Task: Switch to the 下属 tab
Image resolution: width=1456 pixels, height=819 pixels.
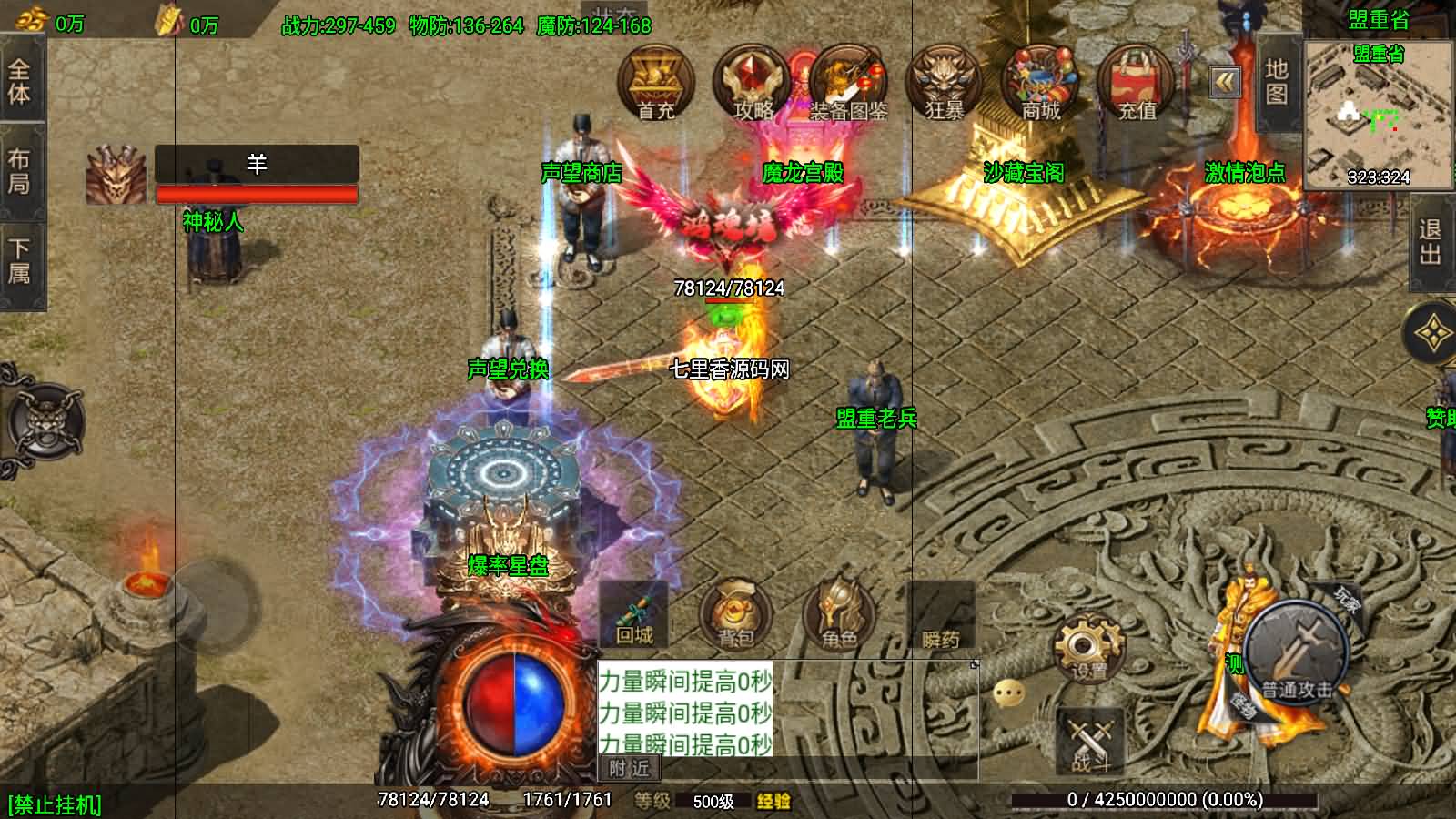Action: 19,261
